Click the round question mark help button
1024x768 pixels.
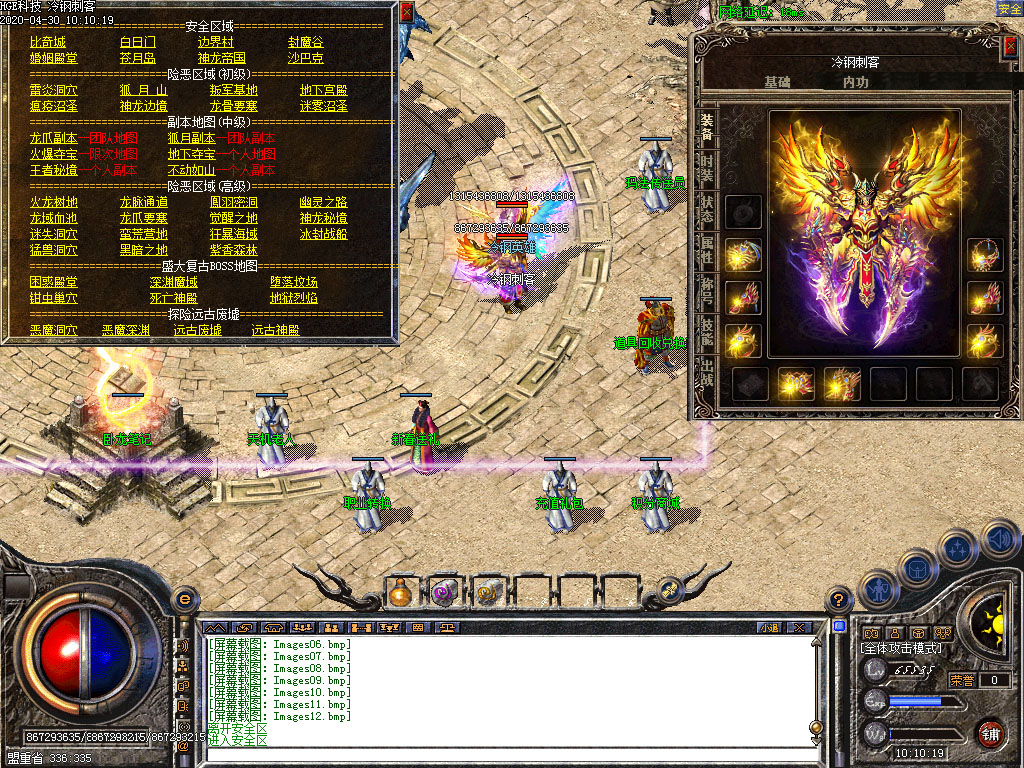(838, 599)
